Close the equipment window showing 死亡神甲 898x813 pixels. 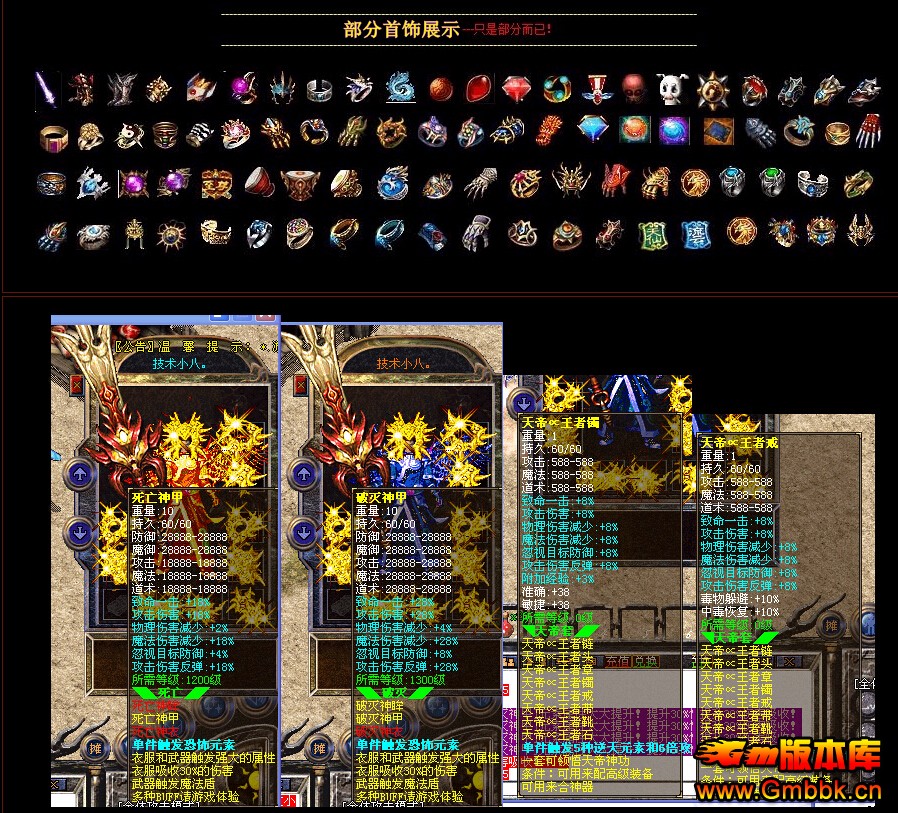[x=77, y=384]
